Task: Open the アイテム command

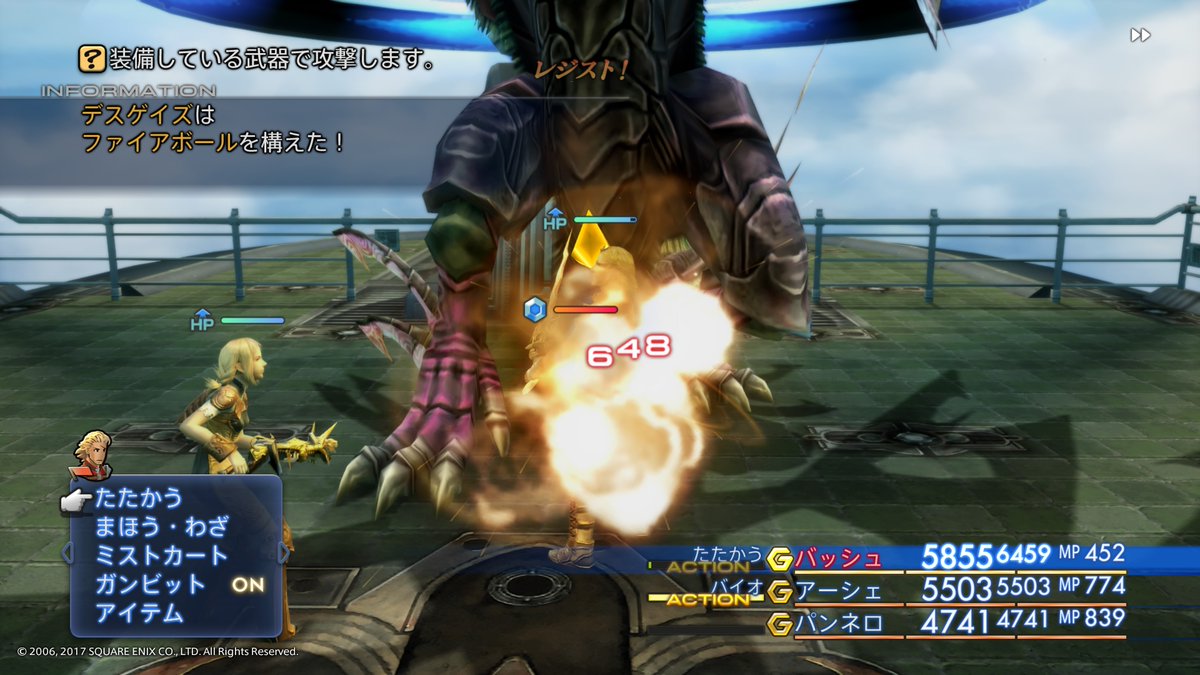Action: pos(139,614)
